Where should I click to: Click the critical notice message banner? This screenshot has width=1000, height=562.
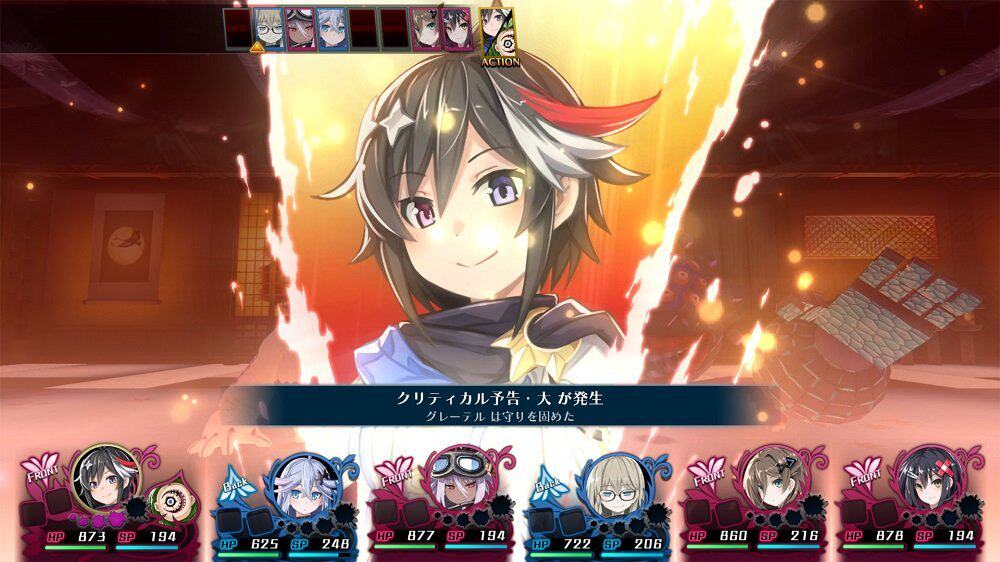[499, 407]
